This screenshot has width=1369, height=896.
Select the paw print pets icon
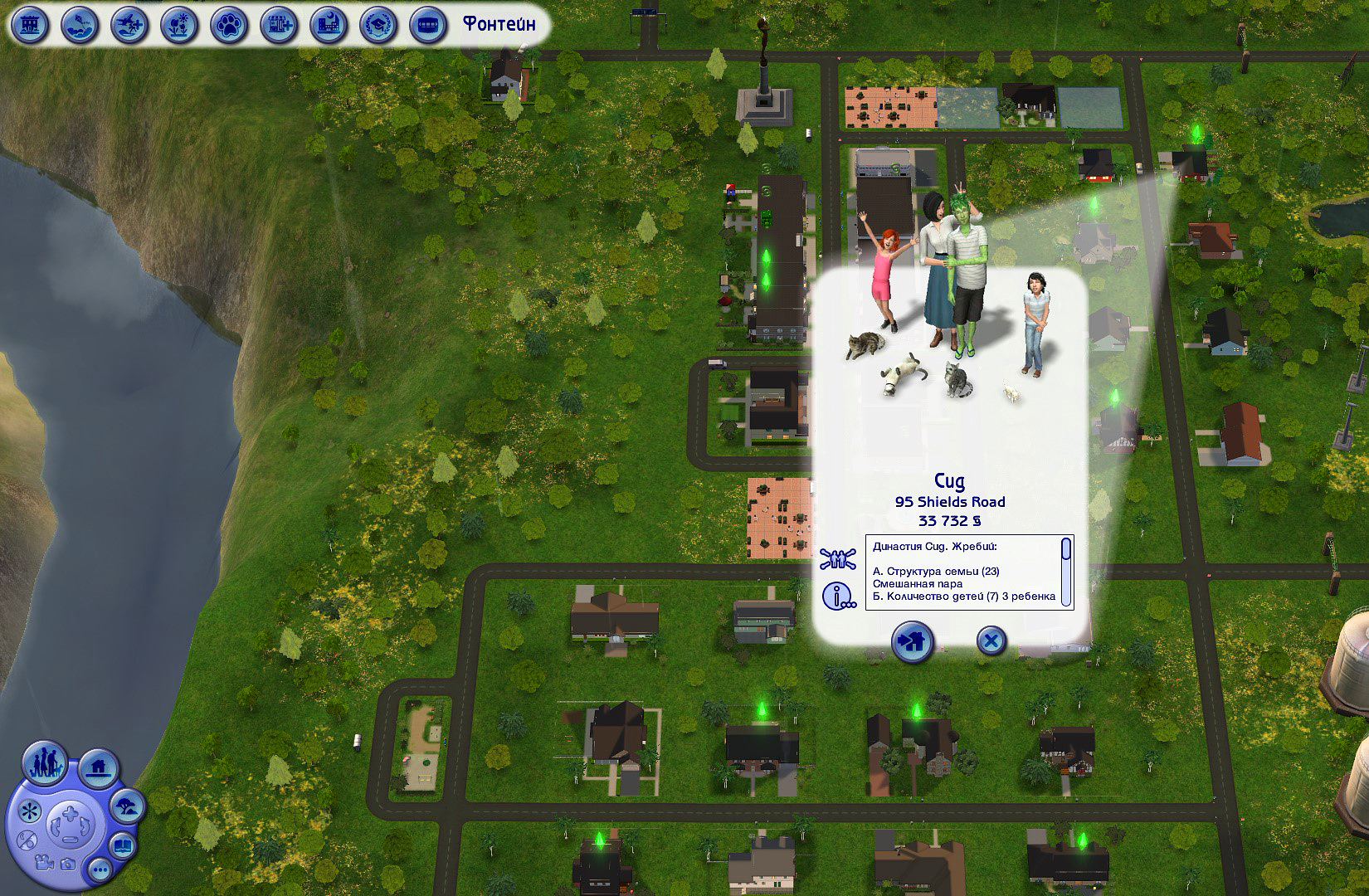point(228,25)
